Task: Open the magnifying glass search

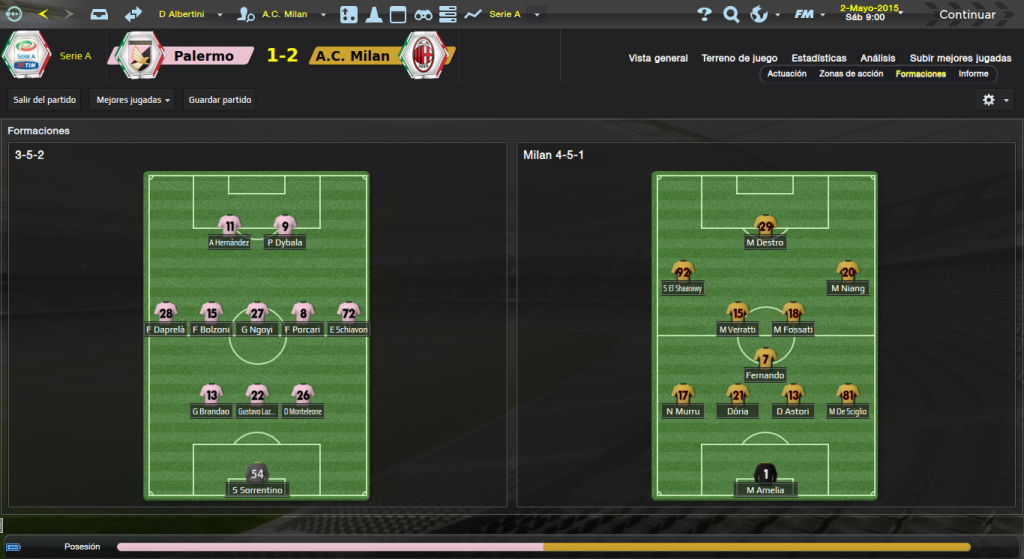Action: pyautogui.click(x=731, y=15)
